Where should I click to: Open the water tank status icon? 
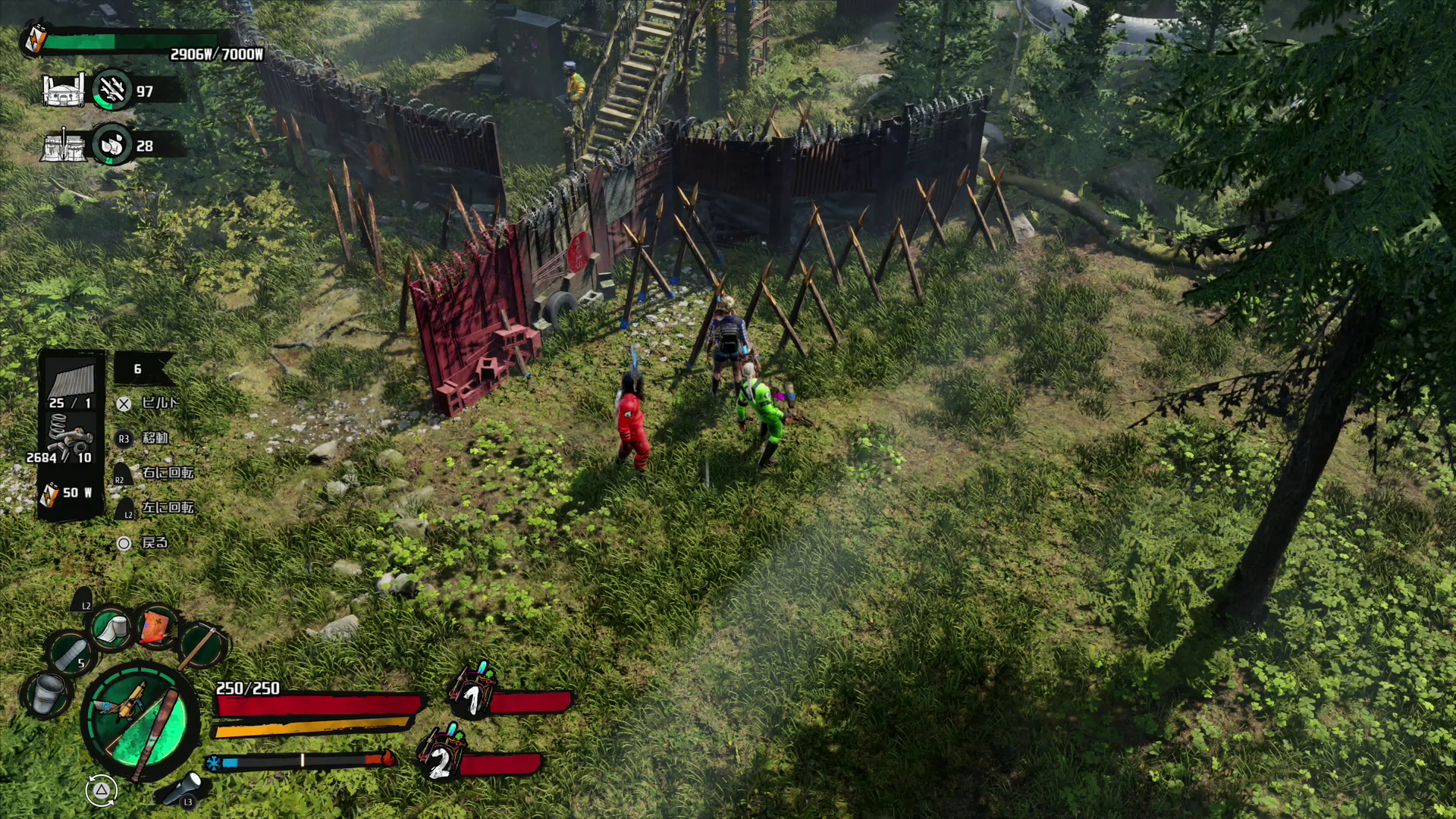coord(64,145)
